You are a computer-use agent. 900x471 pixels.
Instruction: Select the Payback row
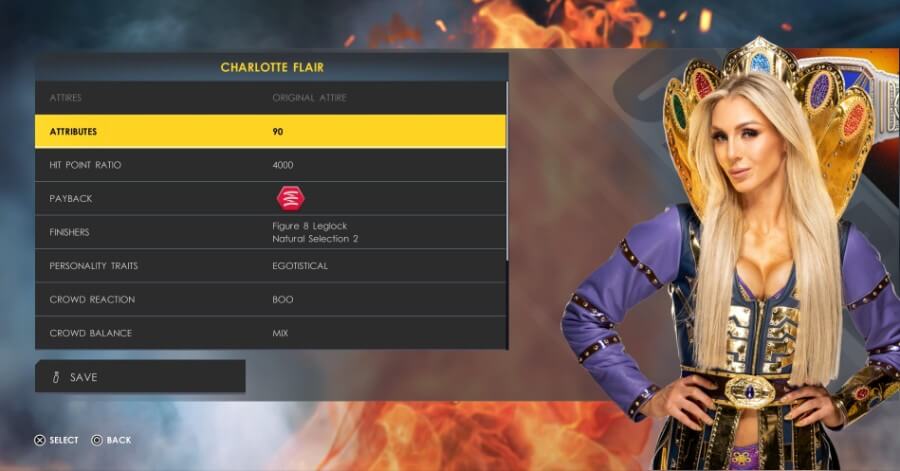pyautogui.click(x=270, y=198)
